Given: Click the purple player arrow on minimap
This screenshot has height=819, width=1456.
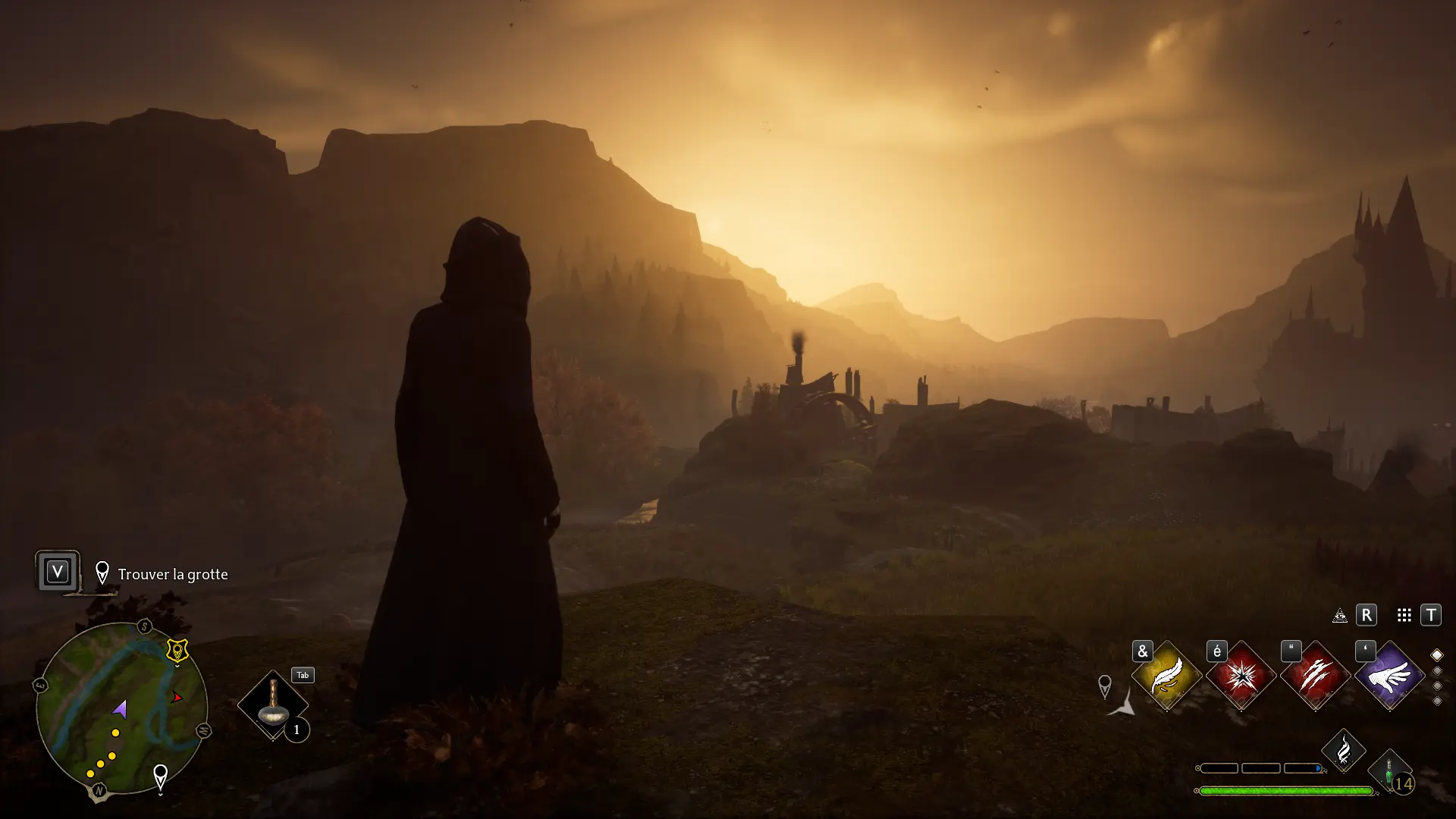Looking at the screenshot, I should (120, 710).
